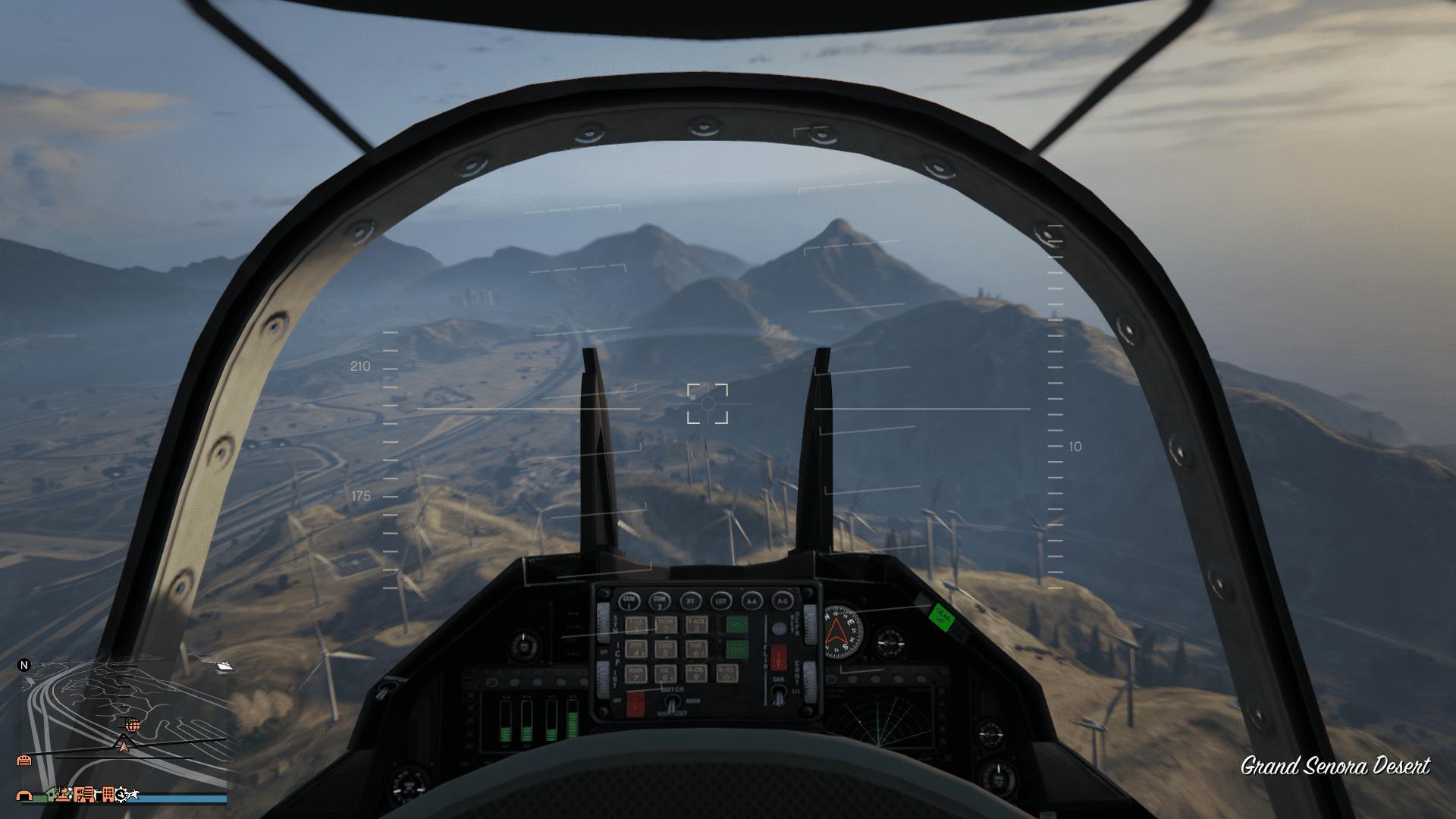This screenshot has height=819, width=1456.
Task: Adjust the SYM brightness rocker wheel
Action: (603, 622)
